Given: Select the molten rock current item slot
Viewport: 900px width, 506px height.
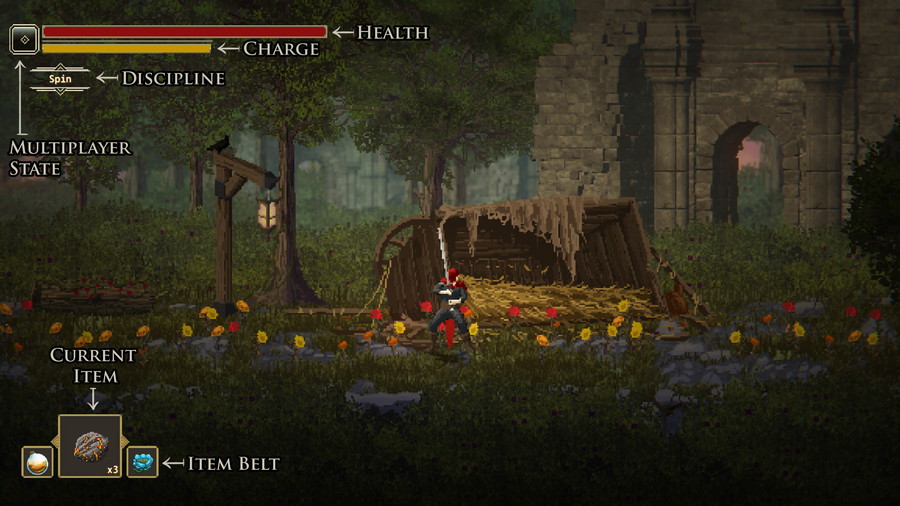Looking at the screenshot, I should point(90,446).
